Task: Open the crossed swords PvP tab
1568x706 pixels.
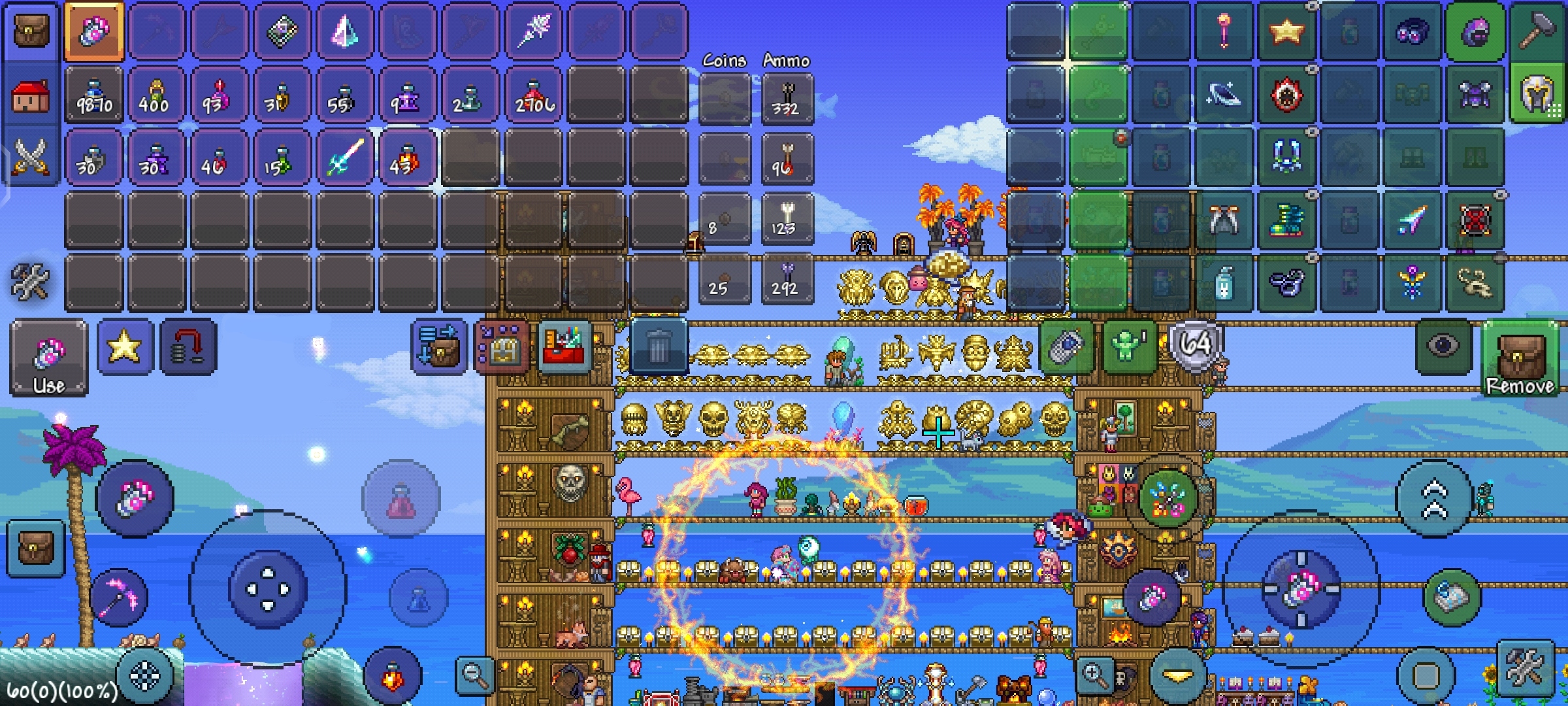Action: coord(30,157)
